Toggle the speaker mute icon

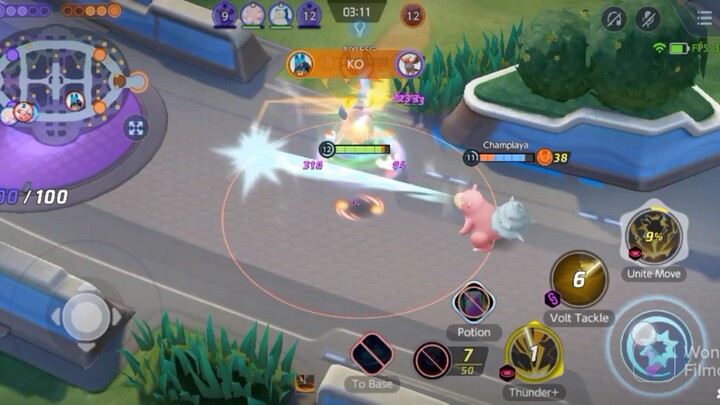click(x=614, y=18)
